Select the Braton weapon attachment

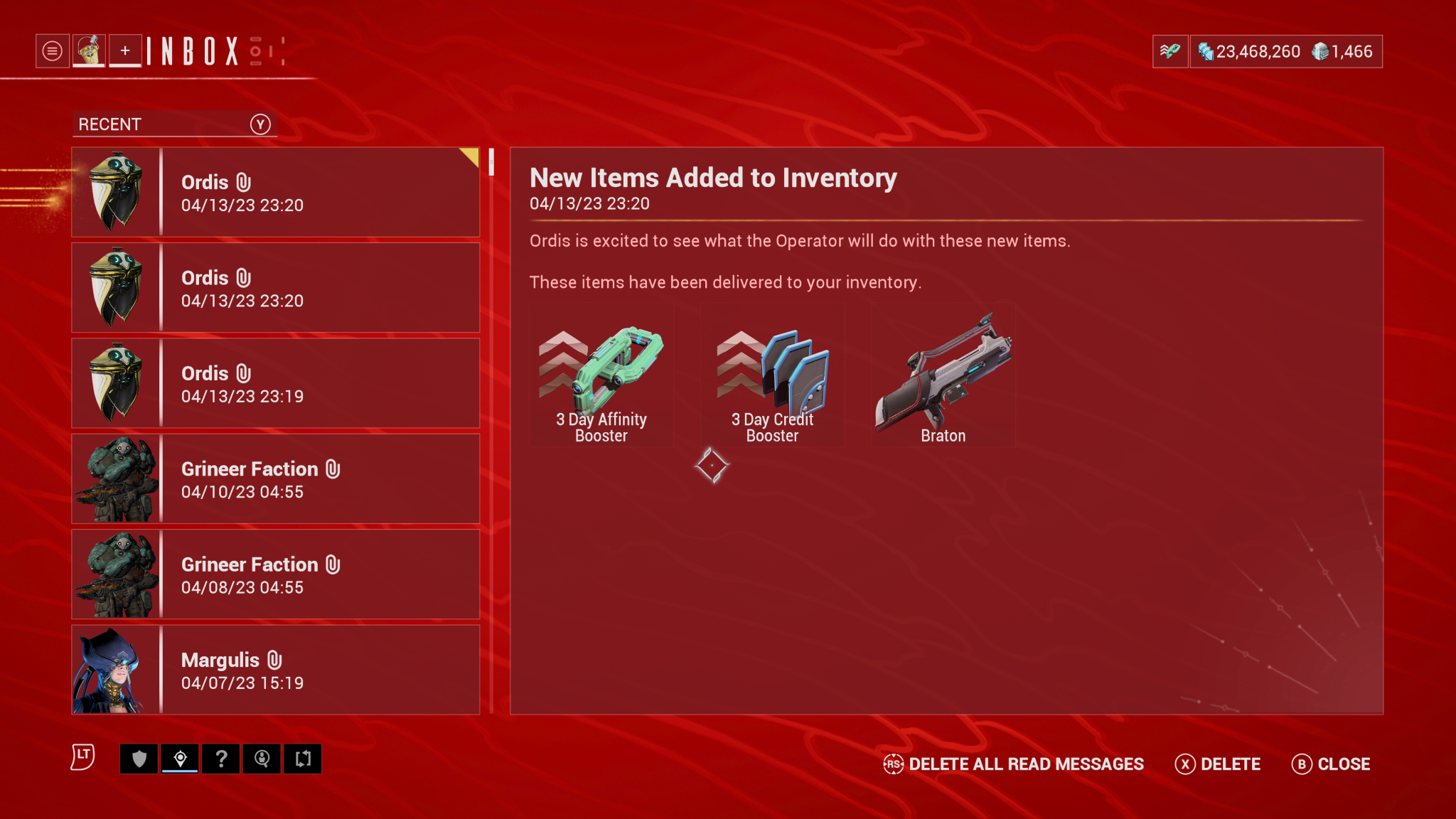coord(943,373)
